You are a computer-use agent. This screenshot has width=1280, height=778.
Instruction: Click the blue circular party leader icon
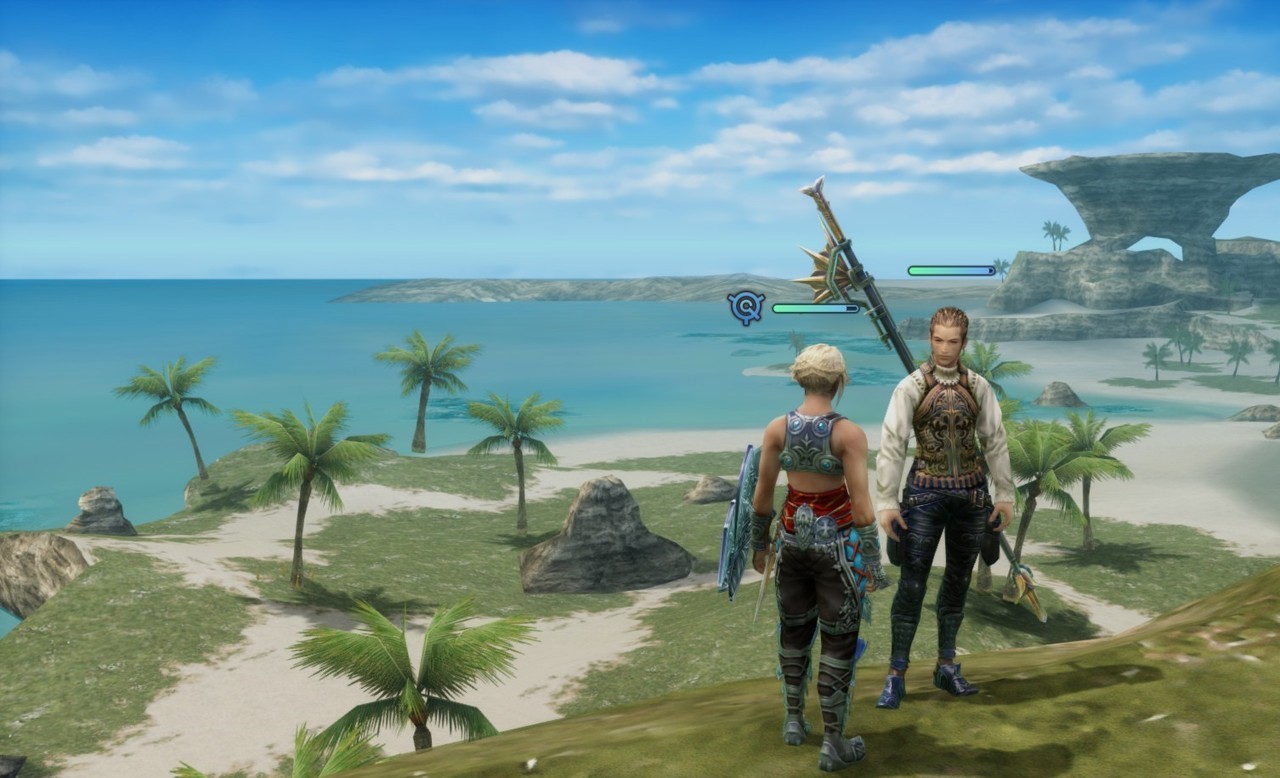tap(746, 307)
